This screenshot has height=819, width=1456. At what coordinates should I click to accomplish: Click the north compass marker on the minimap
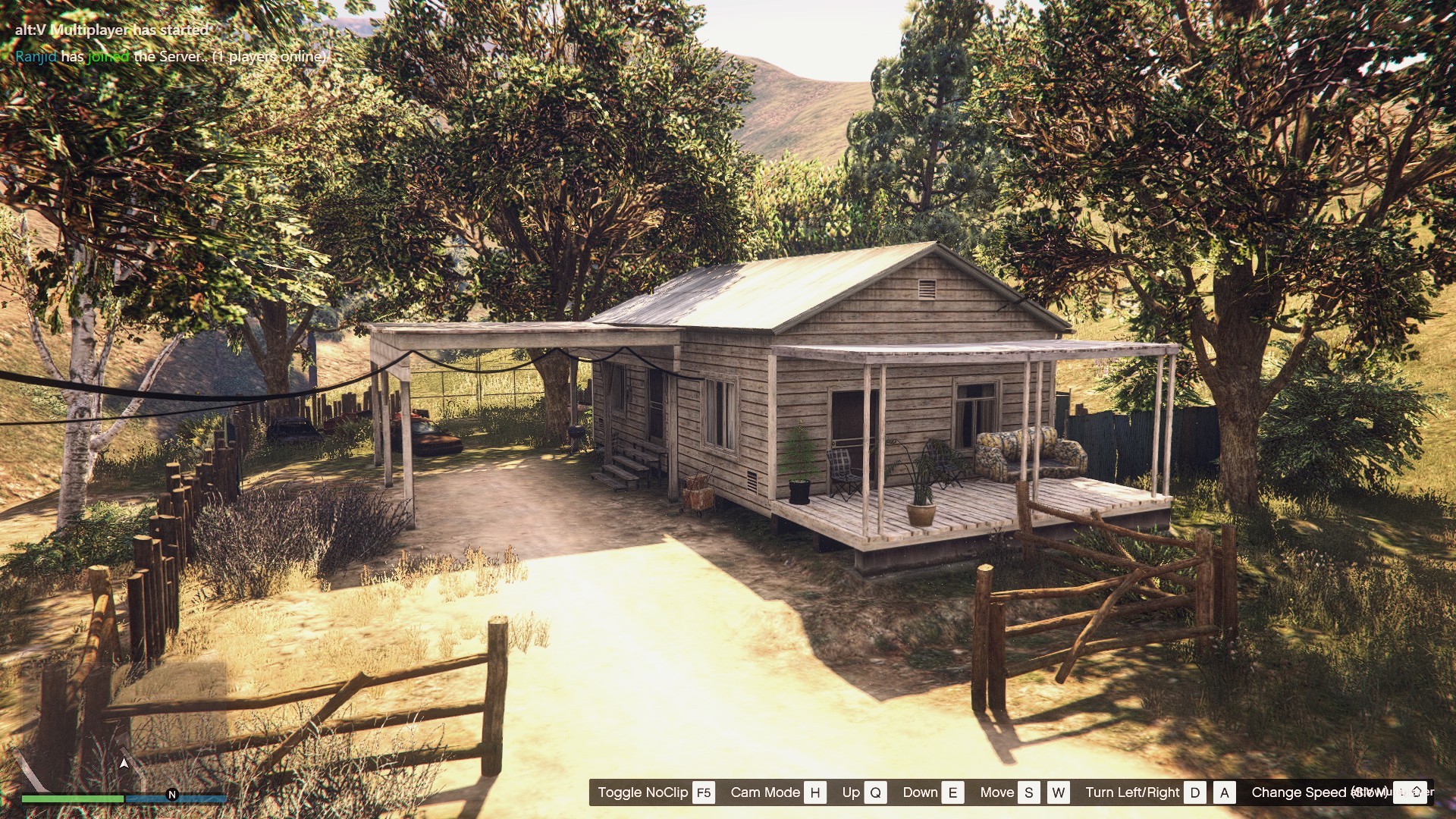pyautogui.click(x=172, y=795)
